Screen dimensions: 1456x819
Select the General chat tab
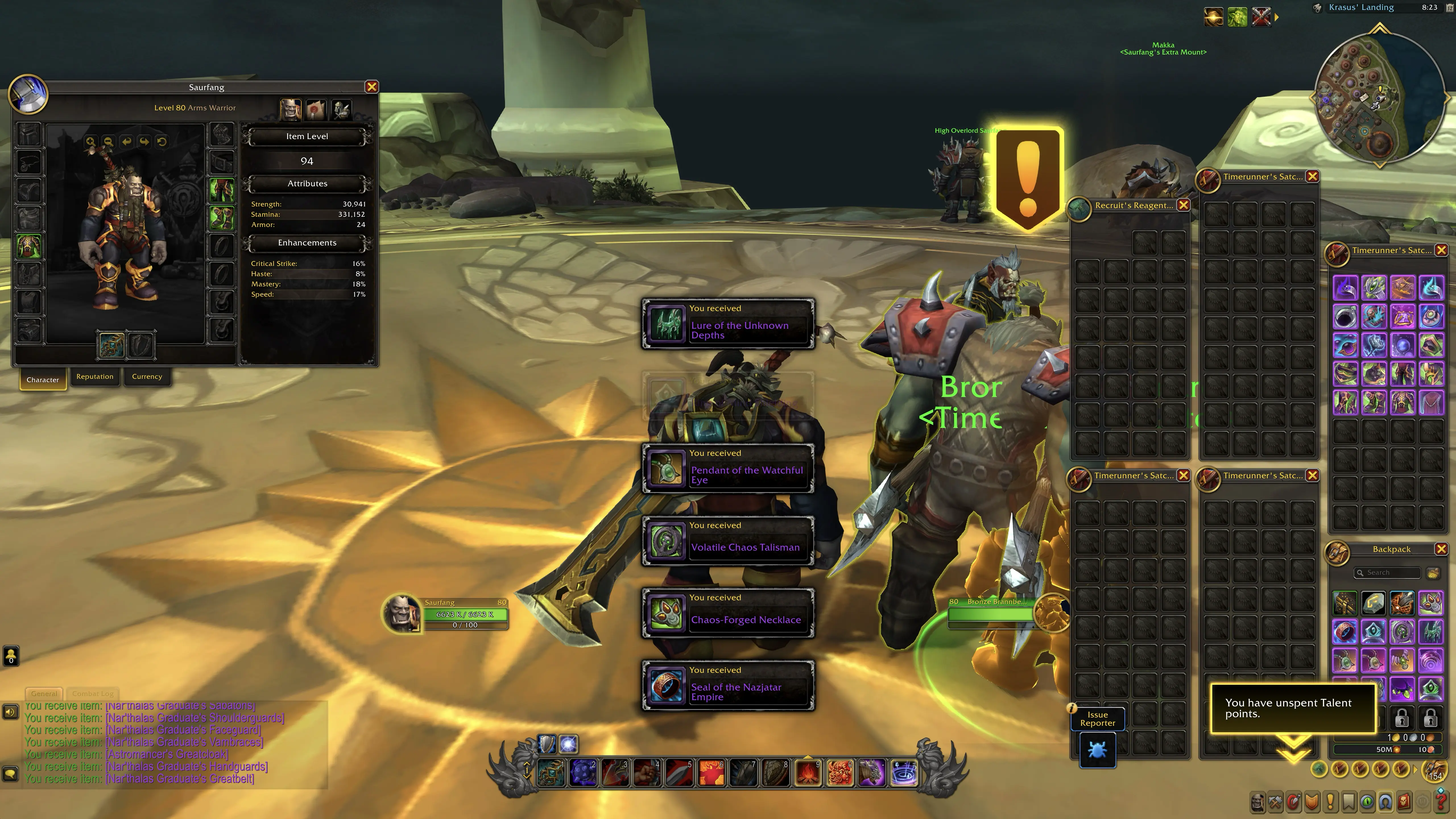point(44,694)
